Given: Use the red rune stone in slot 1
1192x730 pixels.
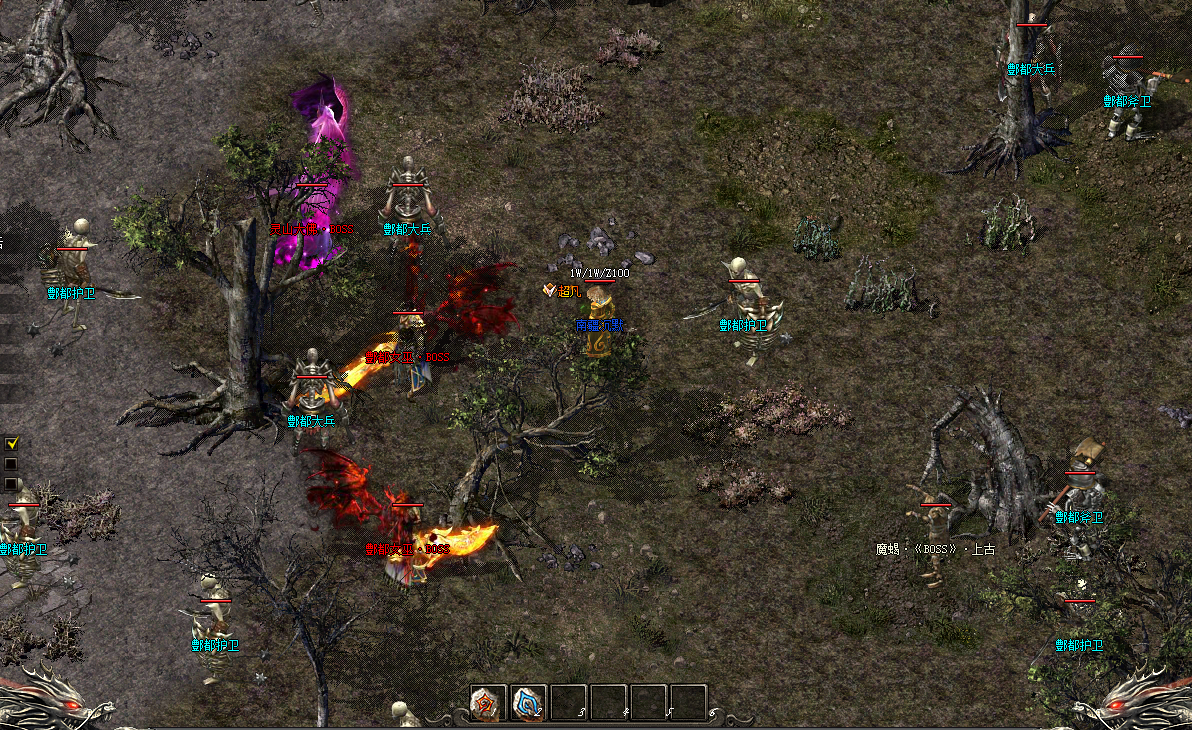Looking at the screenshot, I should (488, 703).
